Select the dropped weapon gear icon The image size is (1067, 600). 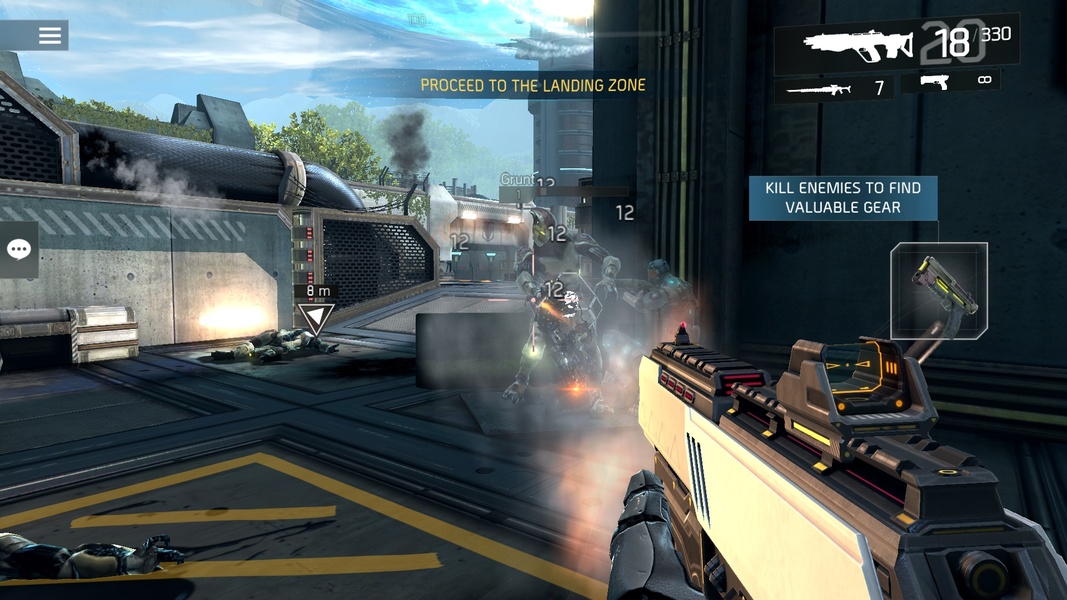(x=938, y=290)
